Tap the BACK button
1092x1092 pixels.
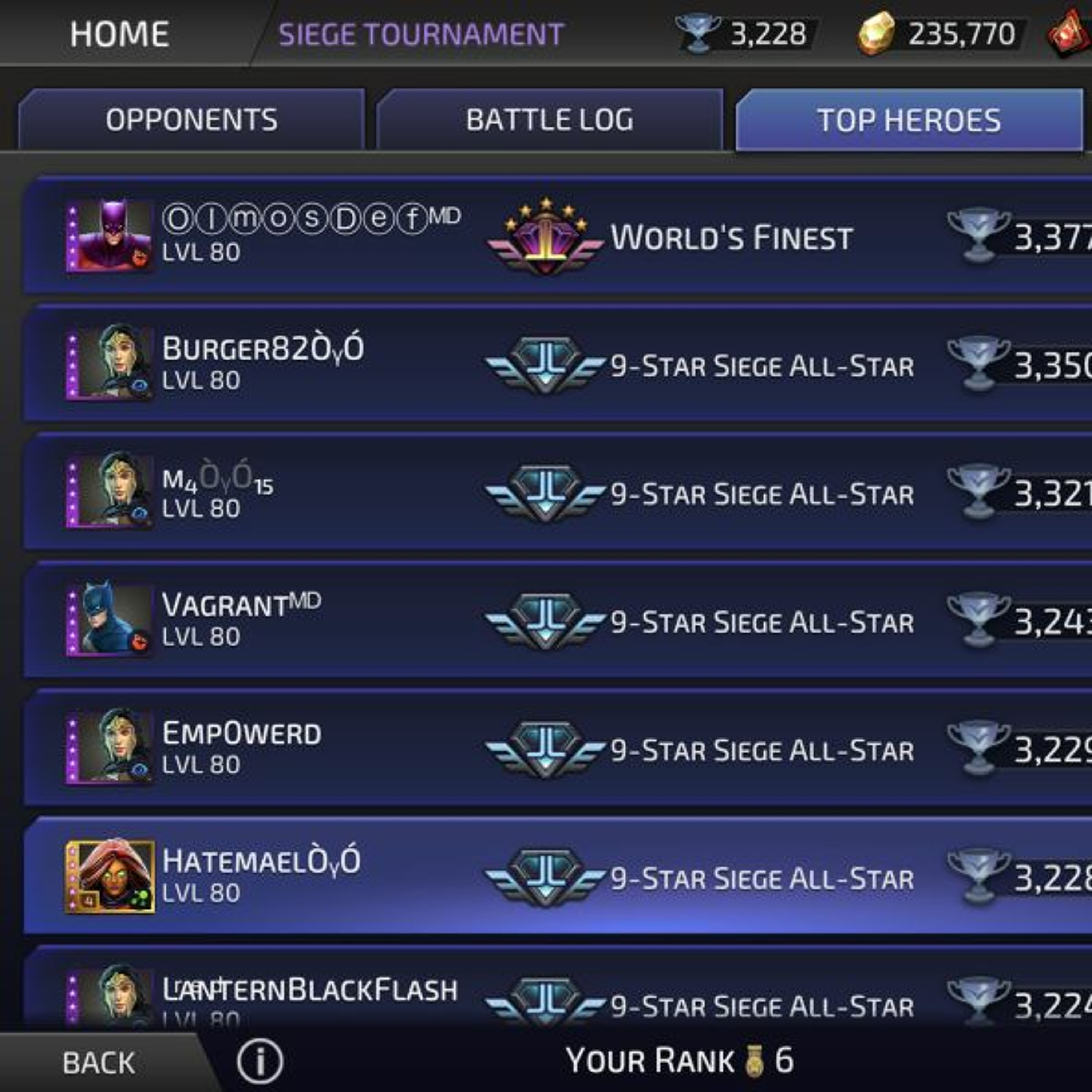point(99,1063)
